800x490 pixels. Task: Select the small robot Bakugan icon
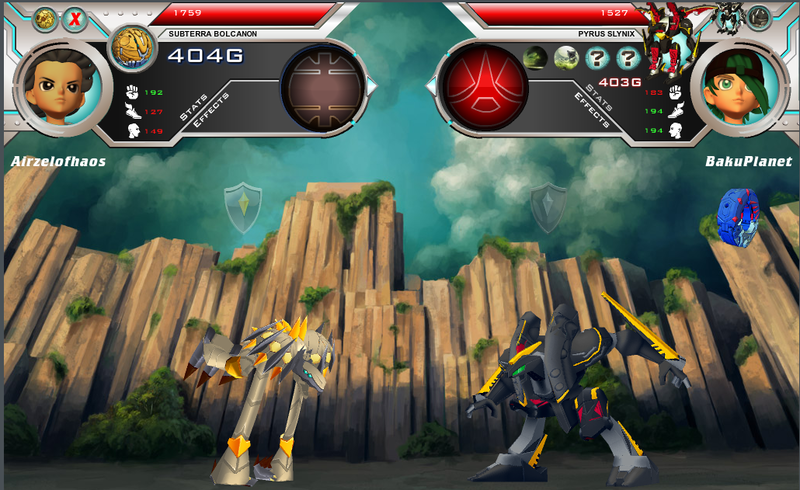tap(728, 17)
